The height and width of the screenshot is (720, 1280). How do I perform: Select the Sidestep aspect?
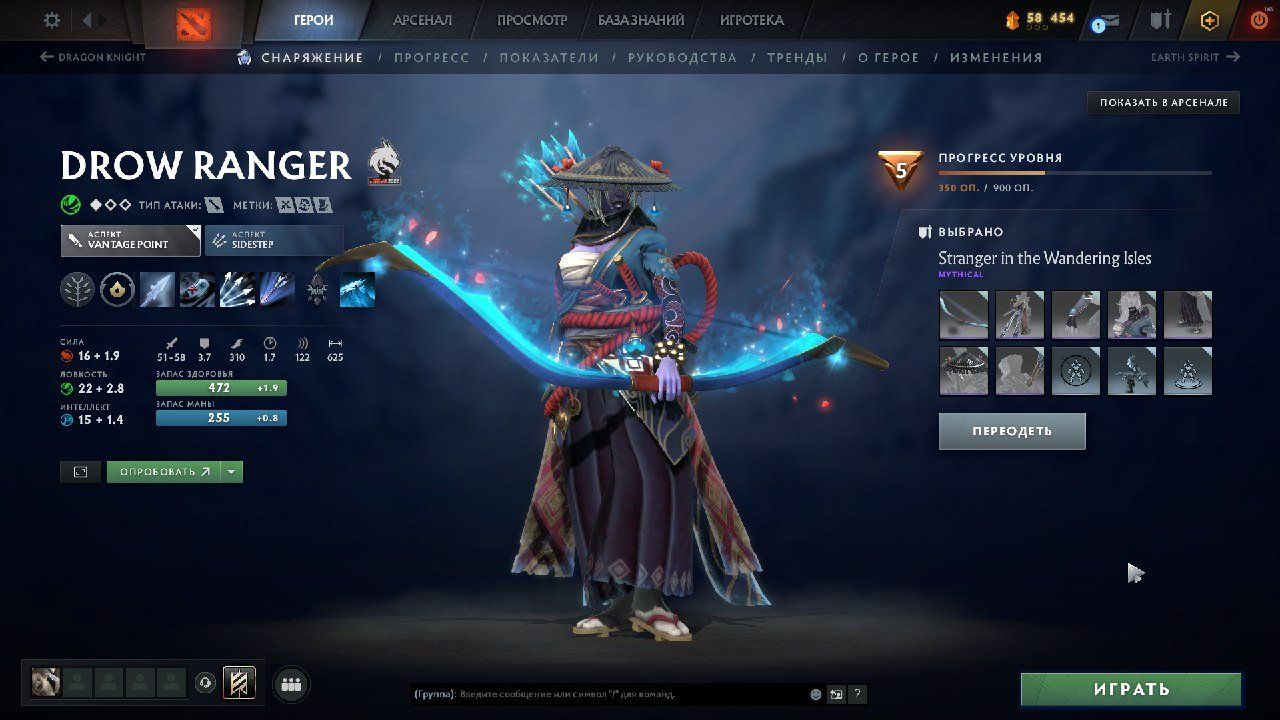pos(273,241)
